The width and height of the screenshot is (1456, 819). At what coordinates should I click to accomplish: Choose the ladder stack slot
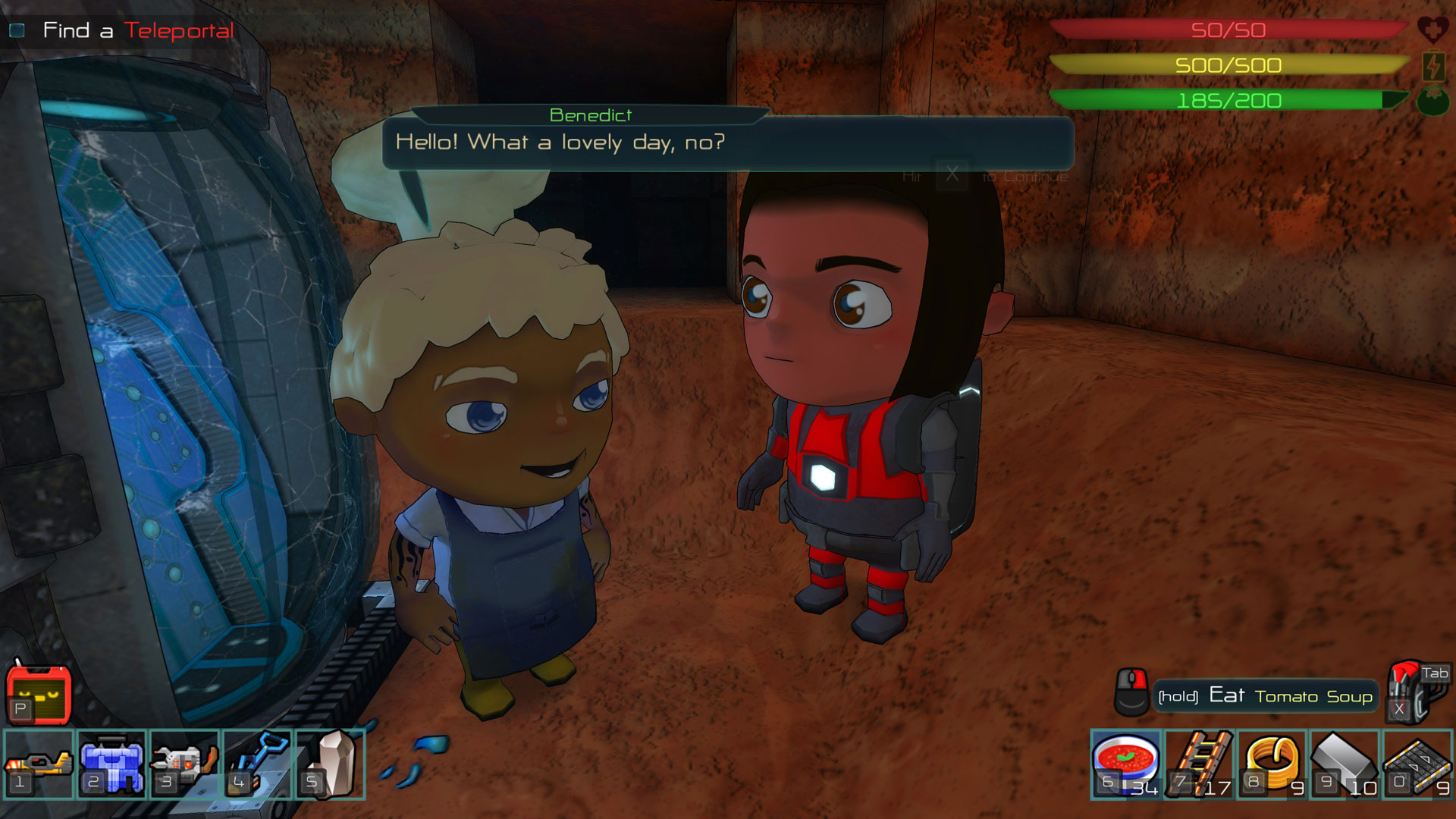(1200, 764)
